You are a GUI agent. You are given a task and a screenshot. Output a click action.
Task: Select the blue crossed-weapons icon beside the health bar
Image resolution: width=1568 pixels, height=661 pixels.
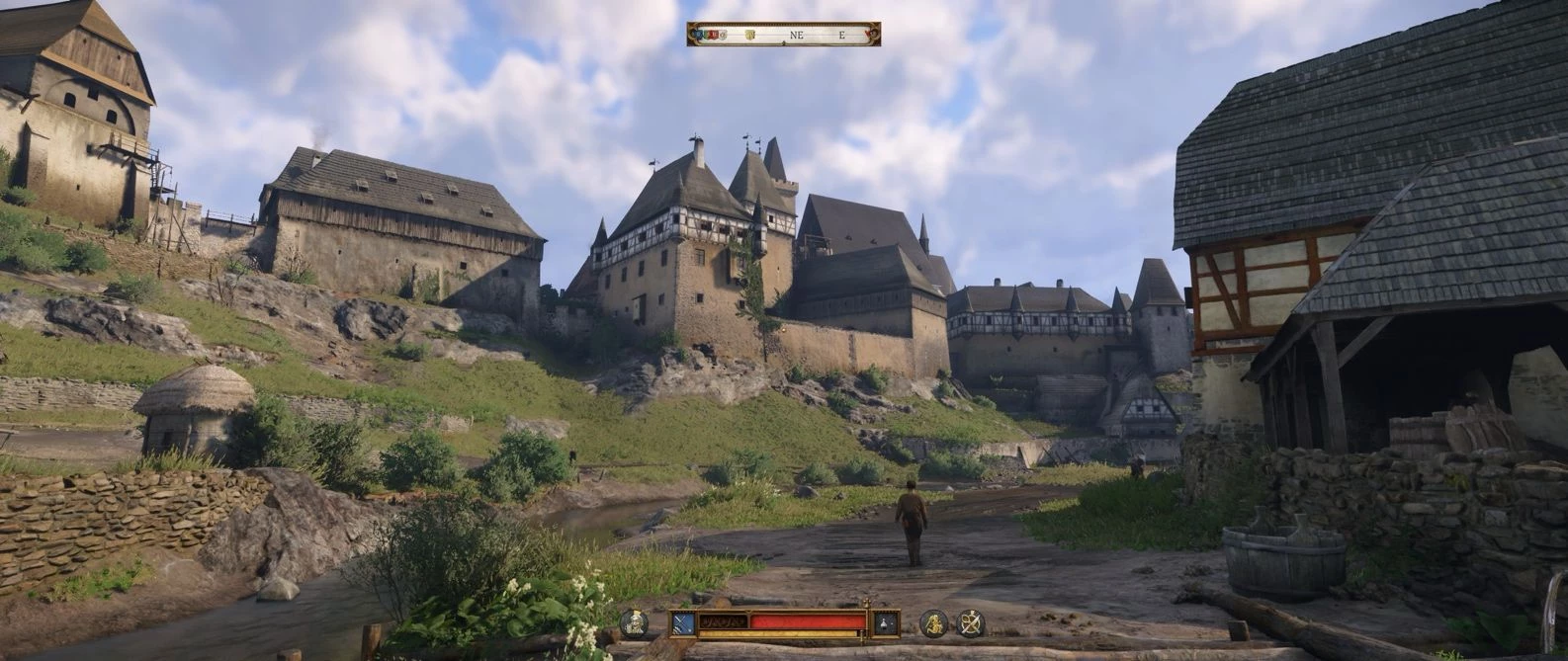[x=682, y=622]
